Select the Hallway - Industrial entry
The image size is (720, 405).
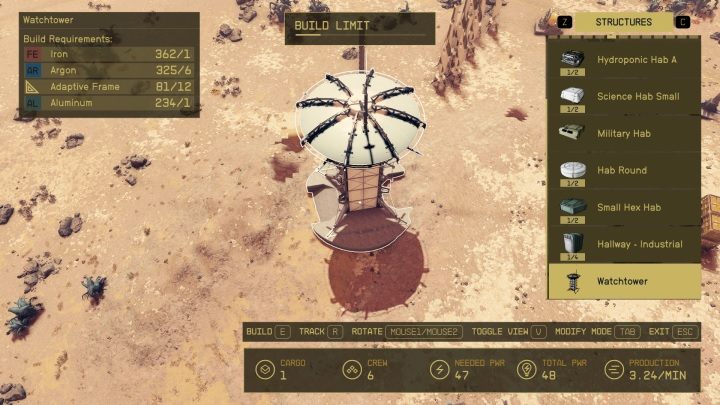625,245
